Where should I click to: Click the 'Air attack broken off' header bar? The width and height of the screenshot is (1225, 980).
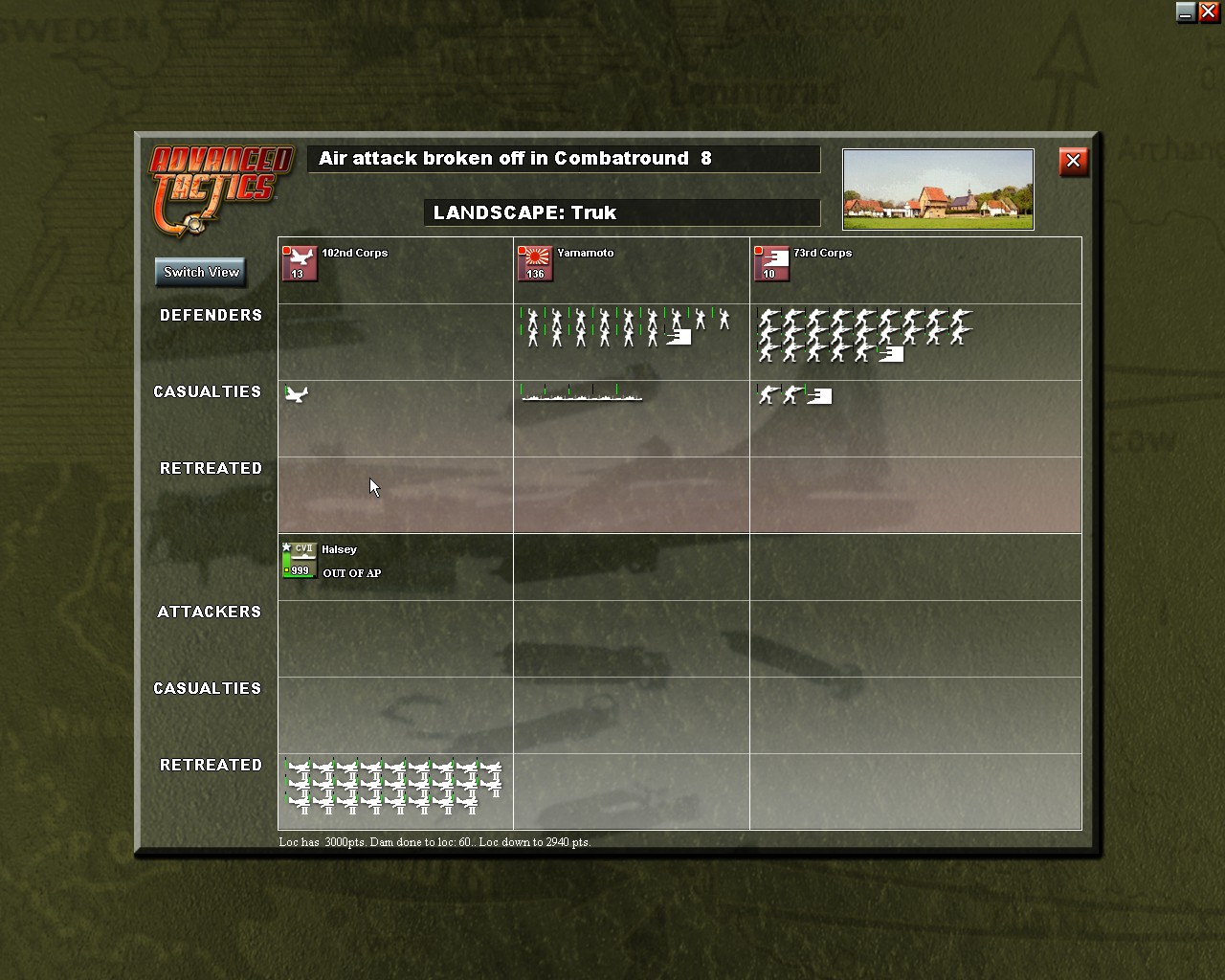pyautogui.click(x=563, y=159)
